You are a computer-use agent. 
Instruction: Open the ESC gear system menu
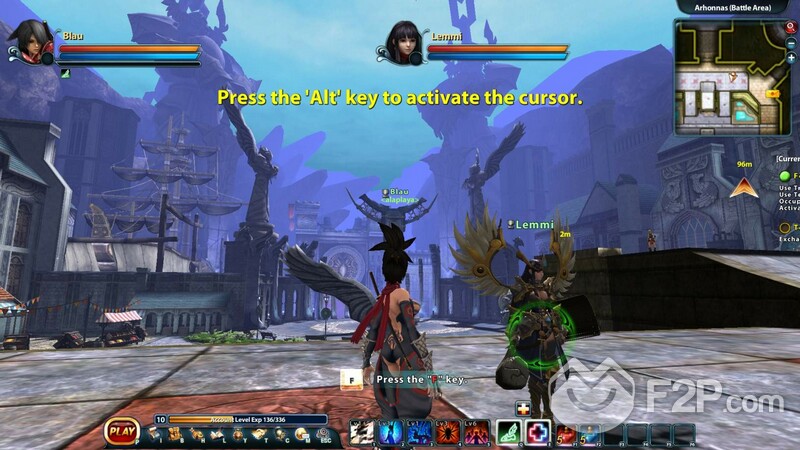click(x=324, y=434)
